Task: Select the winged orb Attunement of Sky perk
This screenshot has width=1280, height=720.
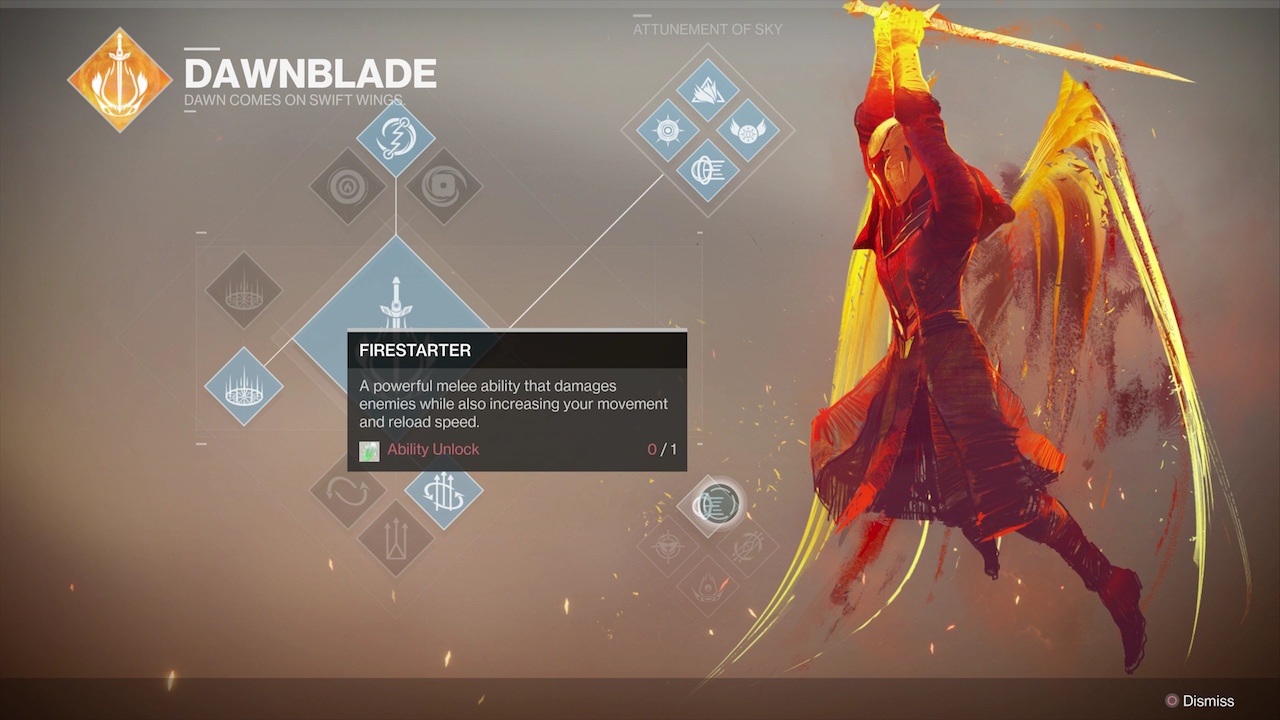Action: [747, 130]
